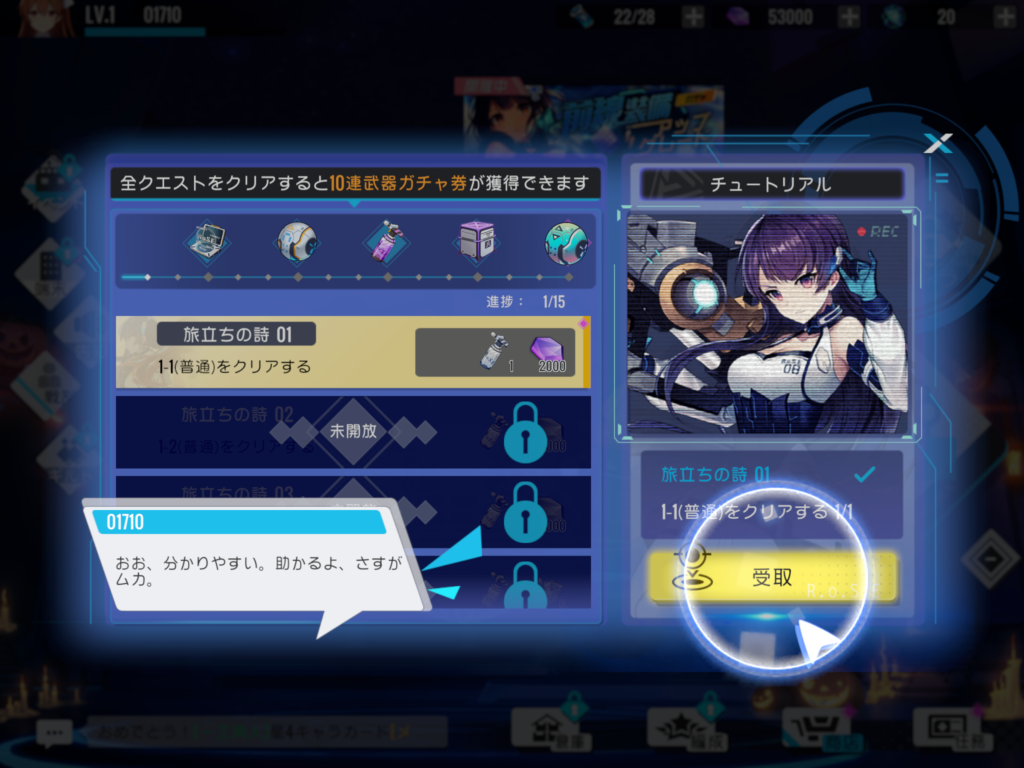
Task: Add gems with the plus beside 53000
Action: (x=849, y=16)
